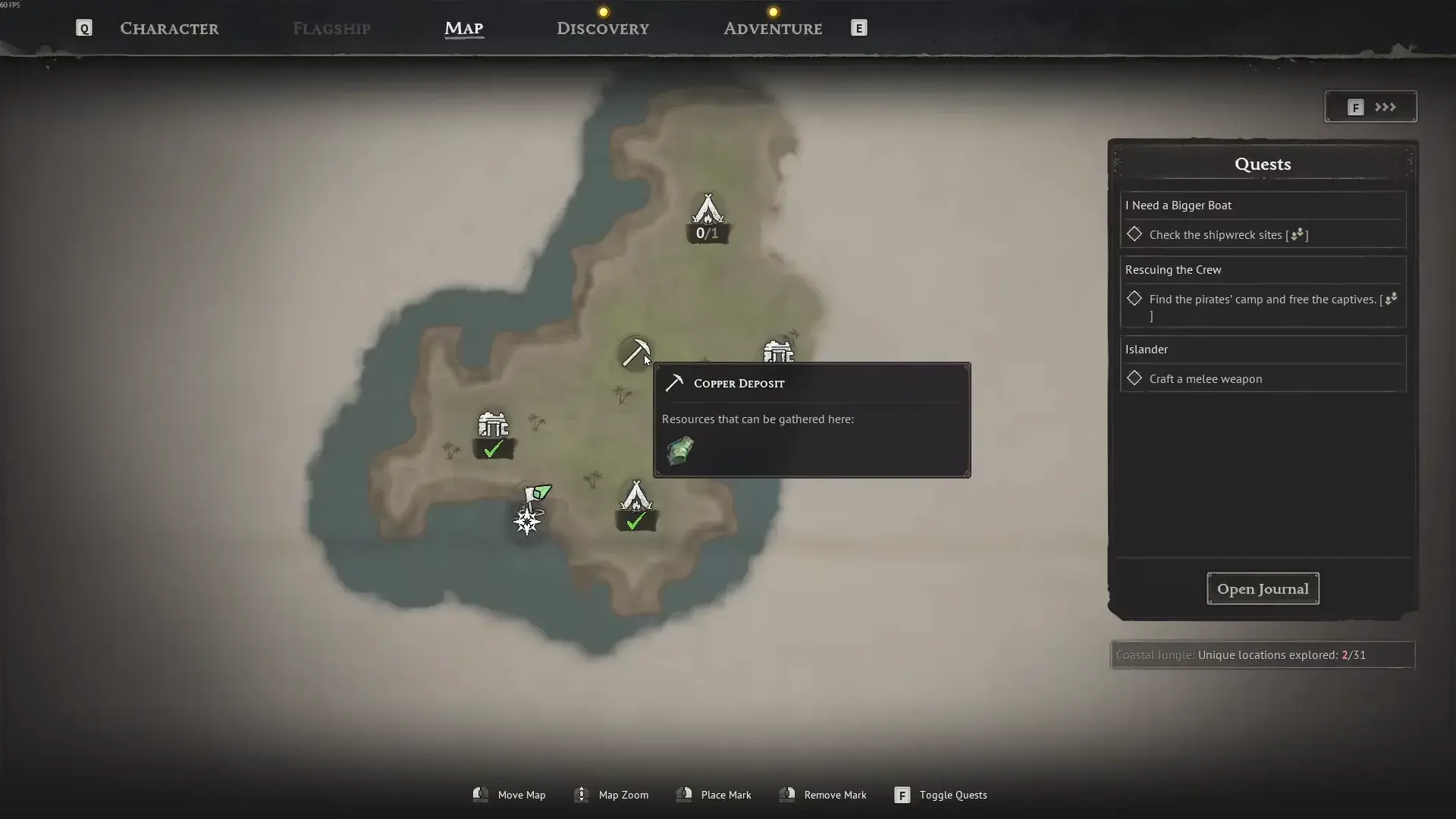1456x819 pixels.
Task: Select the Map tab
Action: (x=463, y=29)
